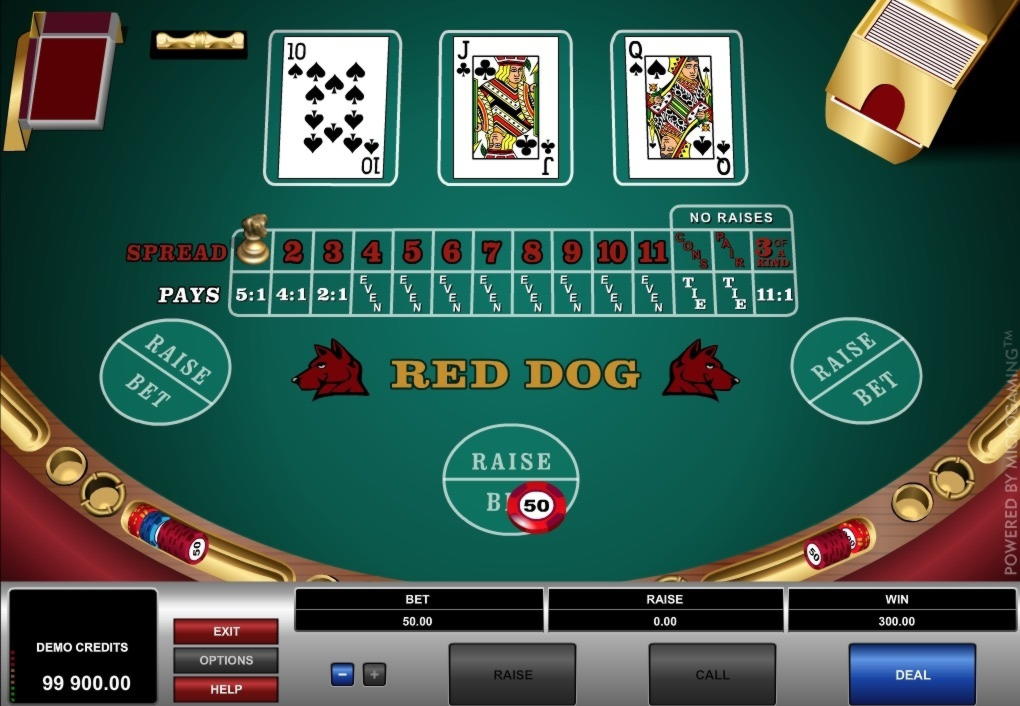Hit the RAISE button
This screenshot has height=706, width=1020.
[x=512, y=674]
